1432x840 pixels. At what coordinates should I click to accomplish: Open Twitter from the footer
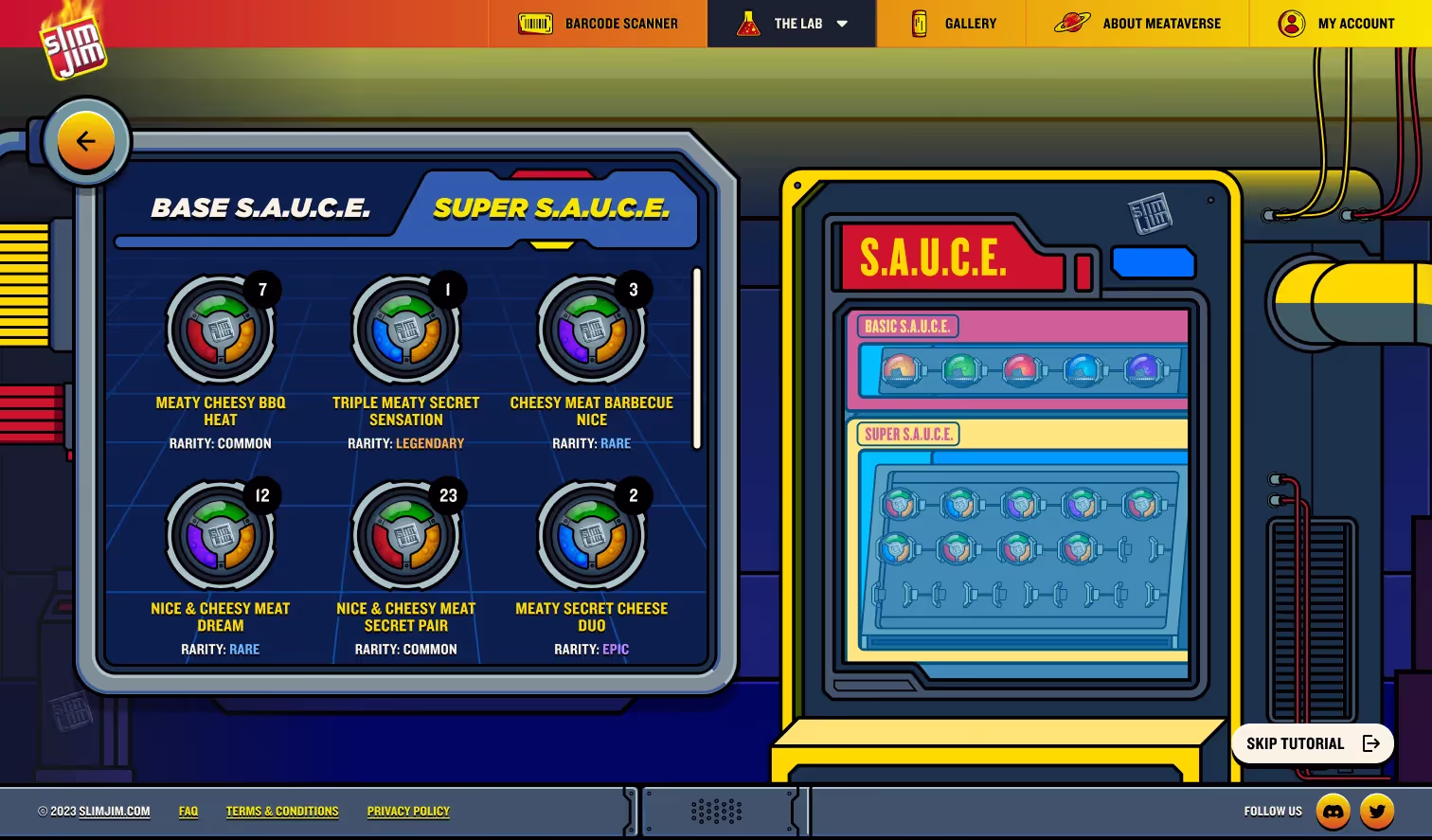click(x=1378, y=811)
